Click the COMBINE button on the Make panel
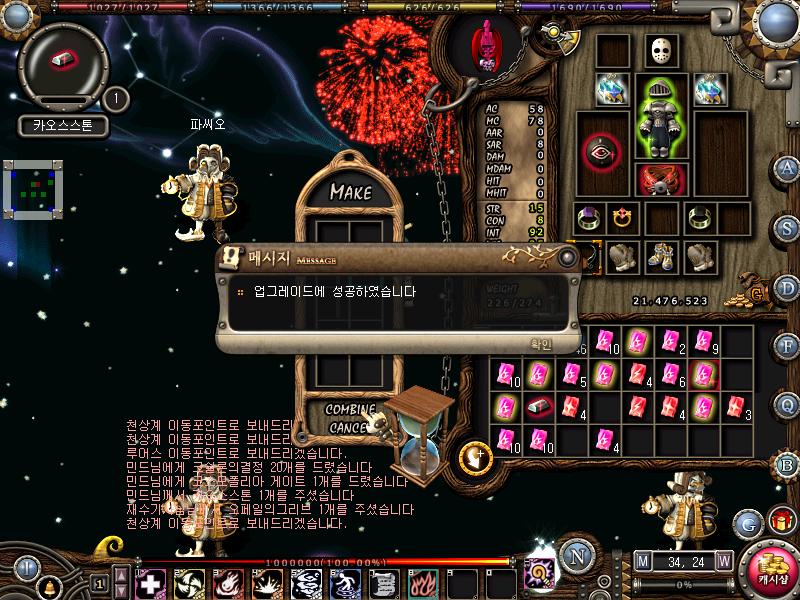The width and height of the screenshot is (800, 600). 350,410
